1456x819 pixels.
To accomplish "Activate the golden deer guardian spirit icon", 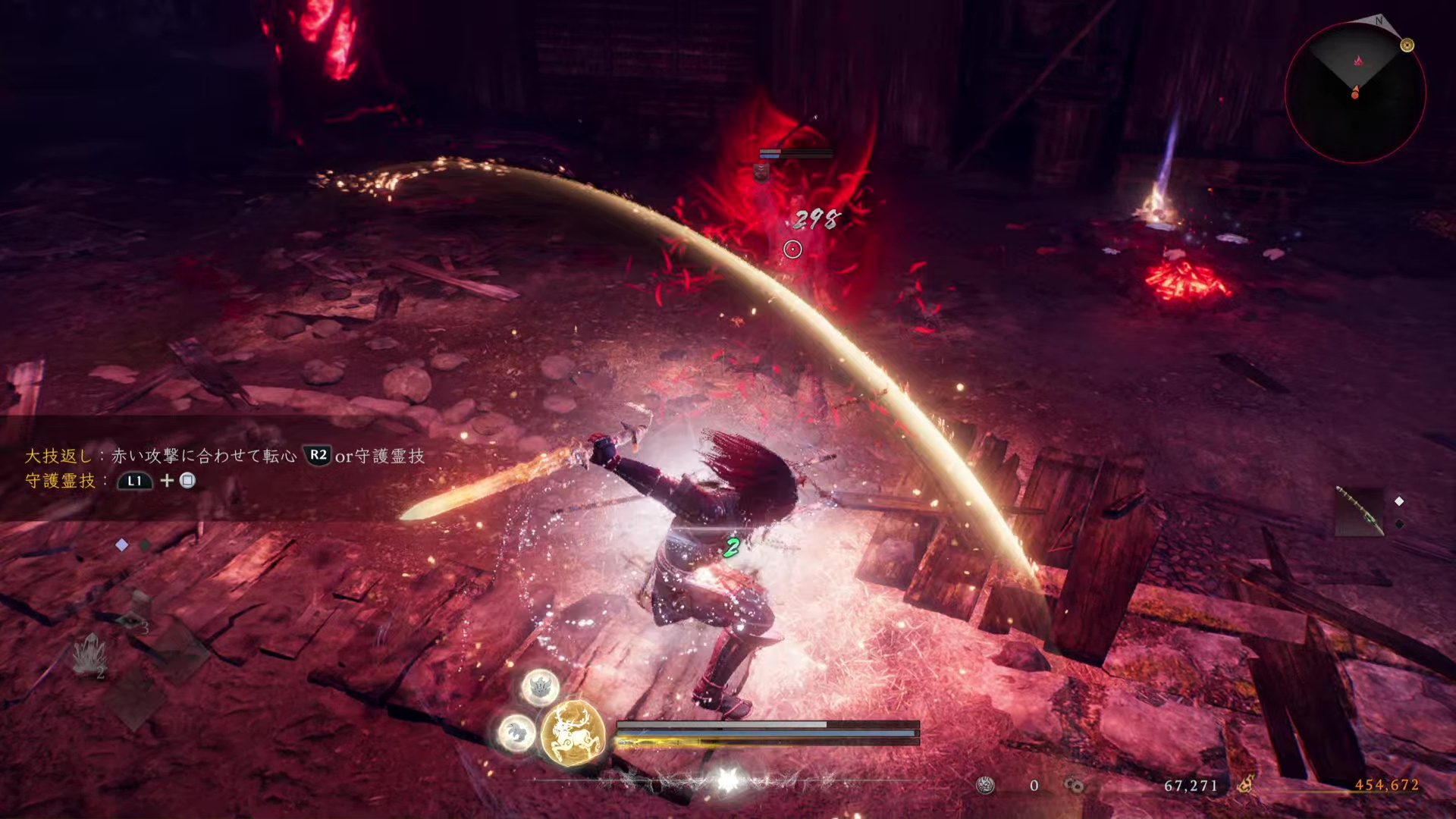I will [x=573, y=732].
